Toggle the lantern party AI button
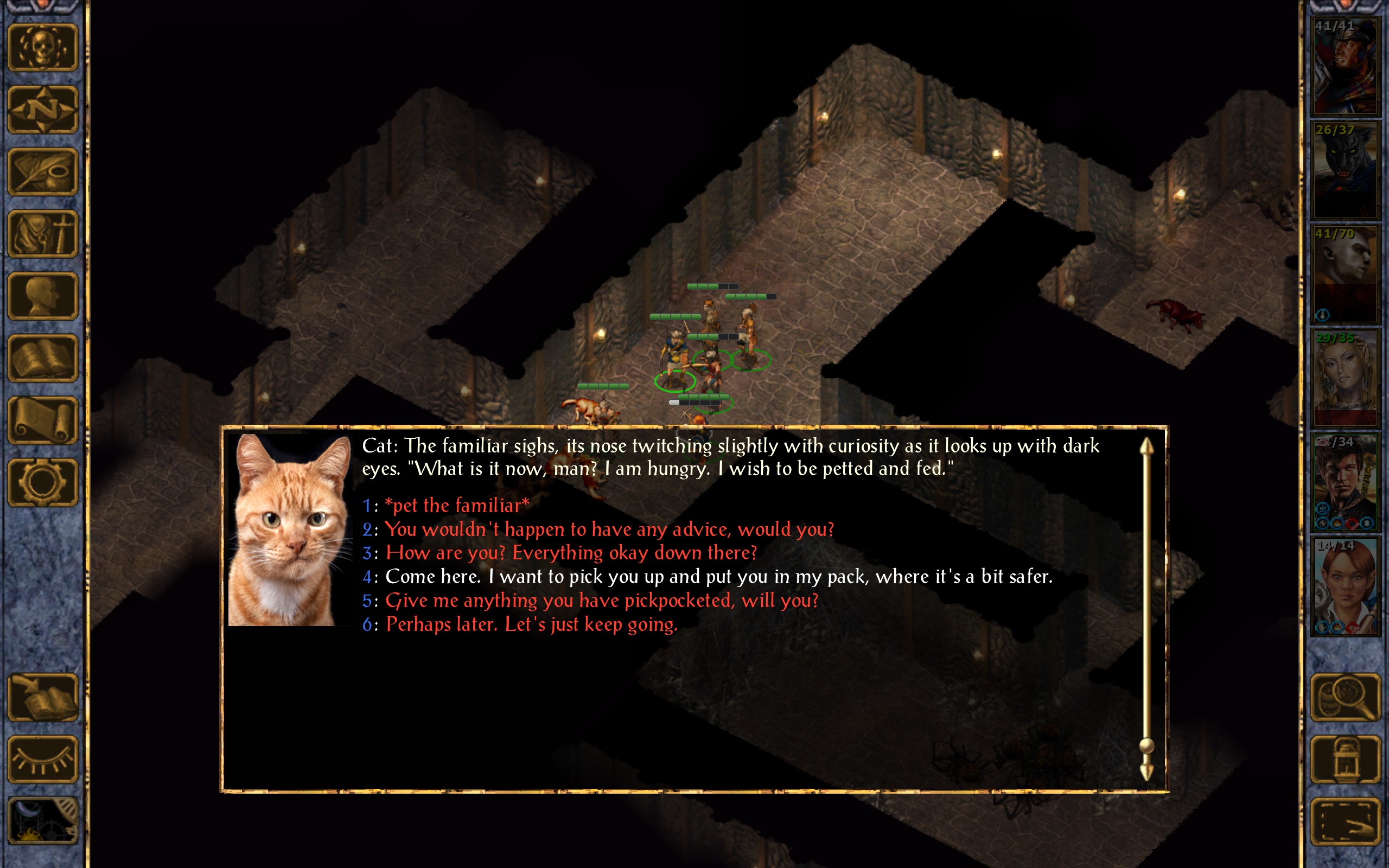The width and height of the screenshot is (1389, 868). click(1345, 759)
